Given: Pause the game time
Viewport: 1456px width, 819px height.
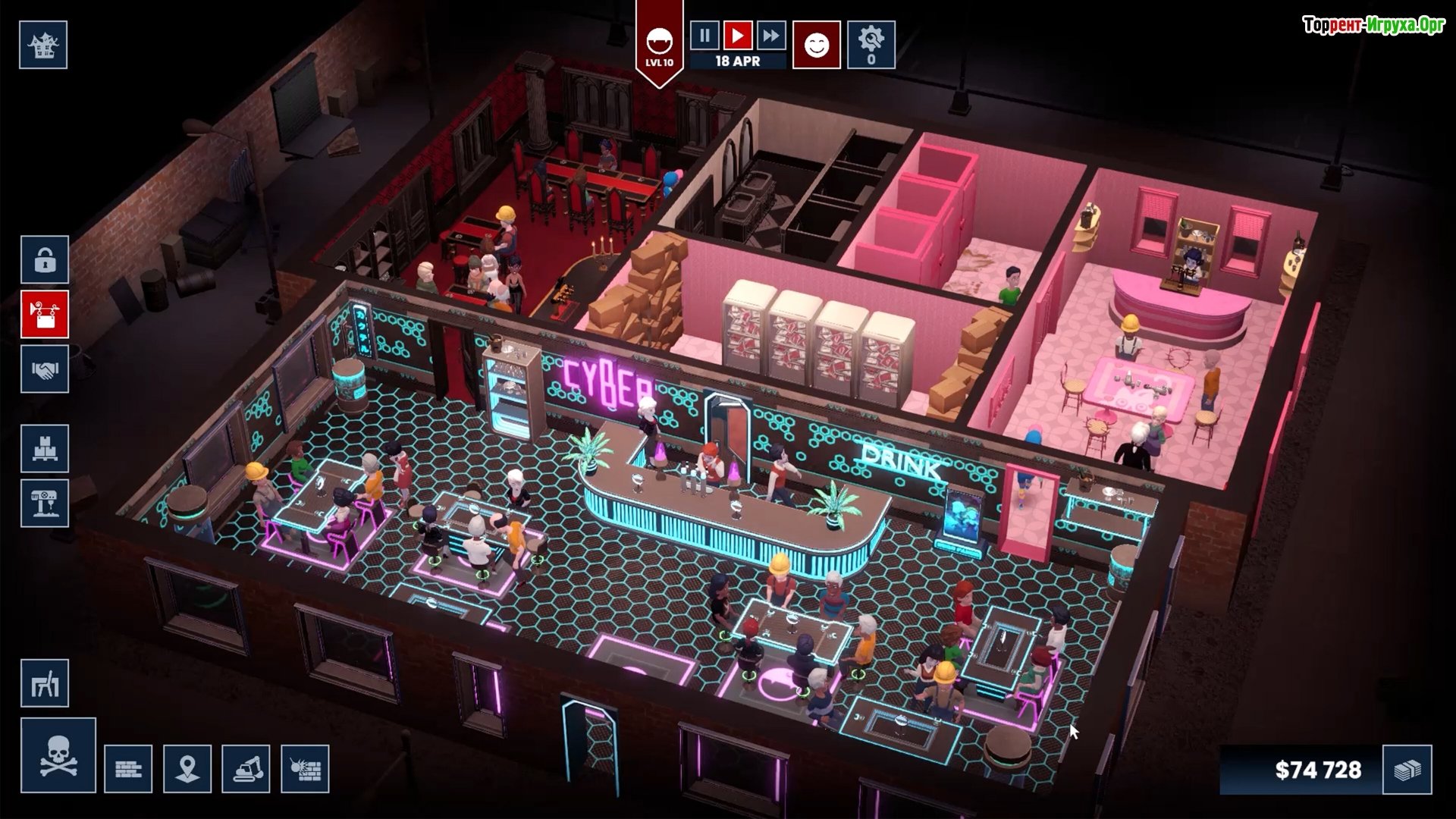Looking at the screenshot, I should pos(704,36).
